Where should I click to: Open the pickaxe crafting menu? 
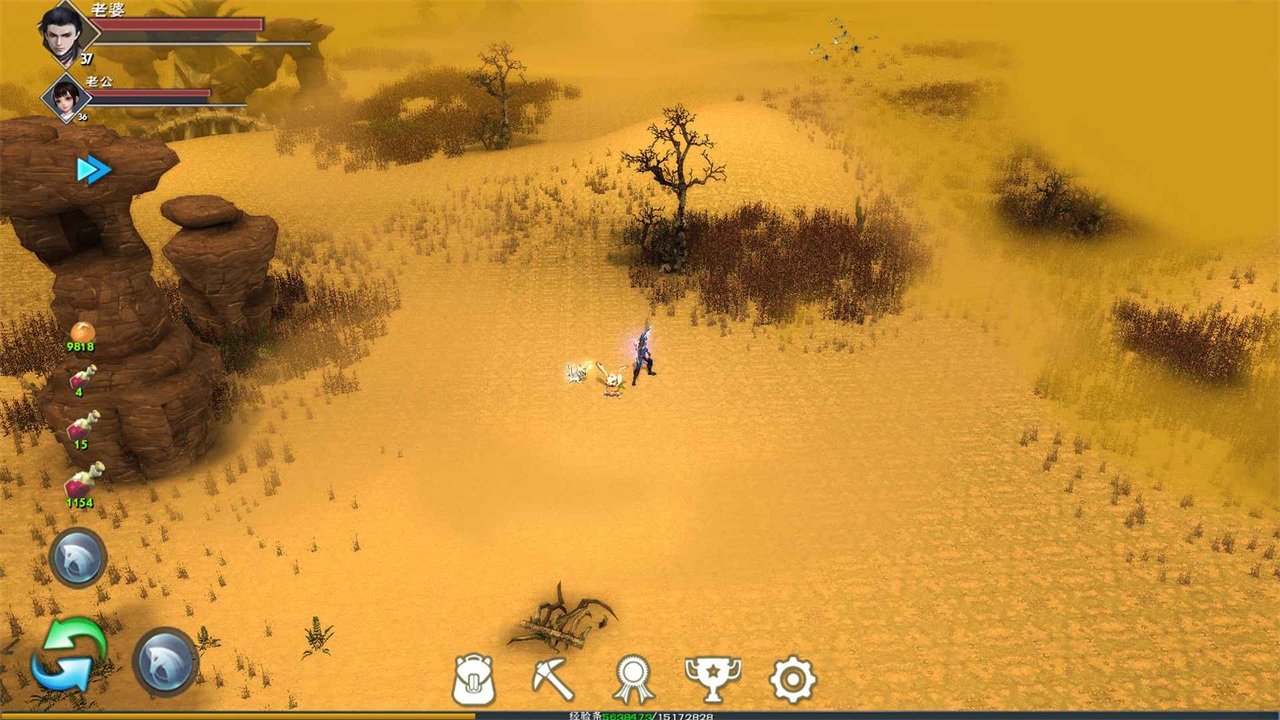(x=552, y=680)
